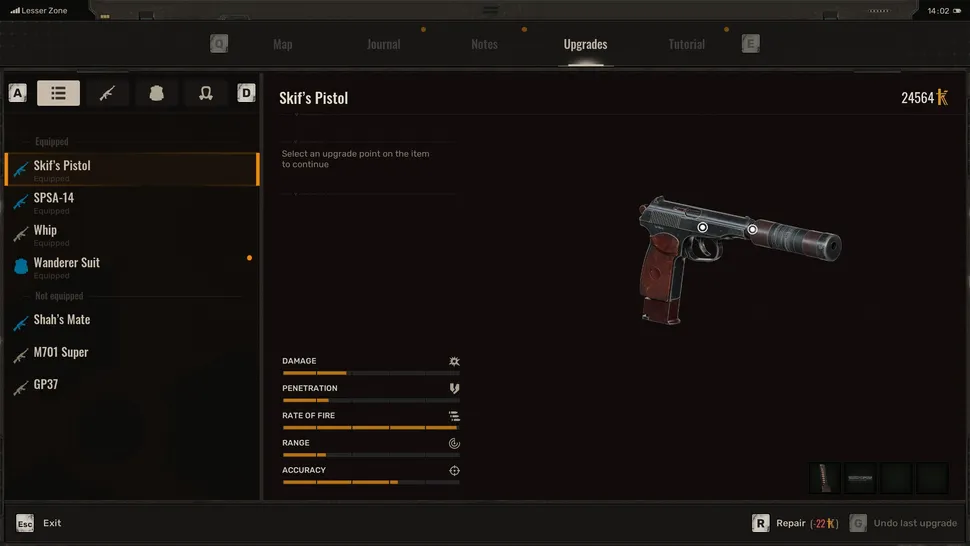Select the M701 Super rifle
Screen dimensions: 970x546
coord(61,352)
